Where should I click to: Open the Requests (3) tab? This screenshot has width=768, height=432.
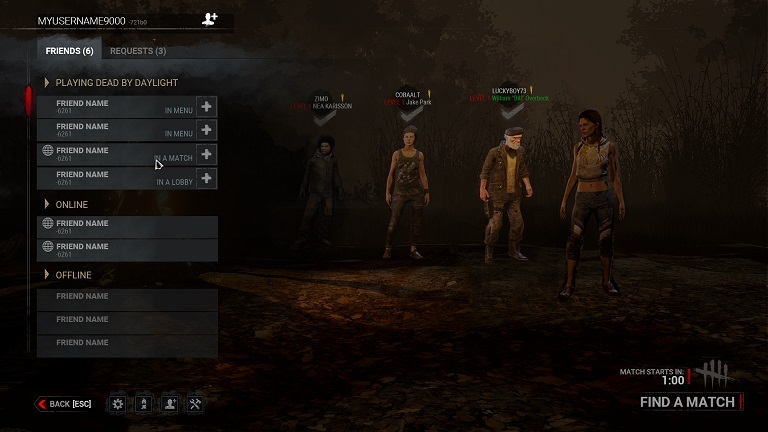pos(138,51)
